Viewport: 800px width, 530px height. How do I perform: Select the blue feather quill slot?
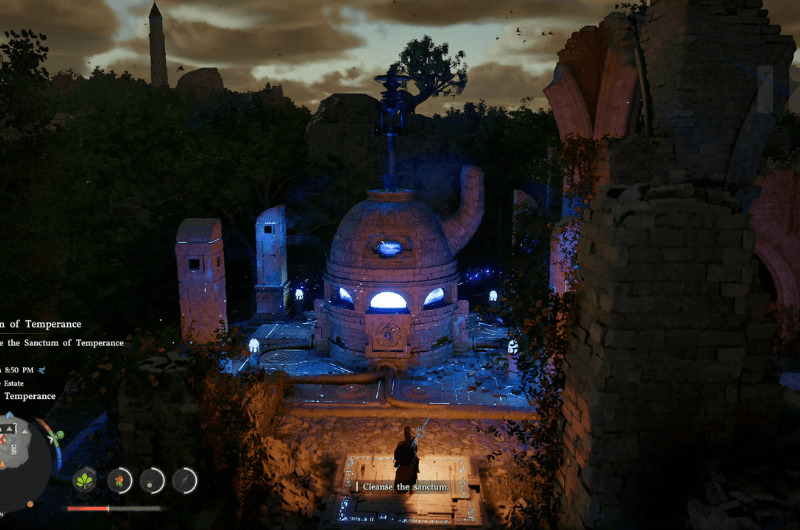pyautogui.click(x=185, y=480)
